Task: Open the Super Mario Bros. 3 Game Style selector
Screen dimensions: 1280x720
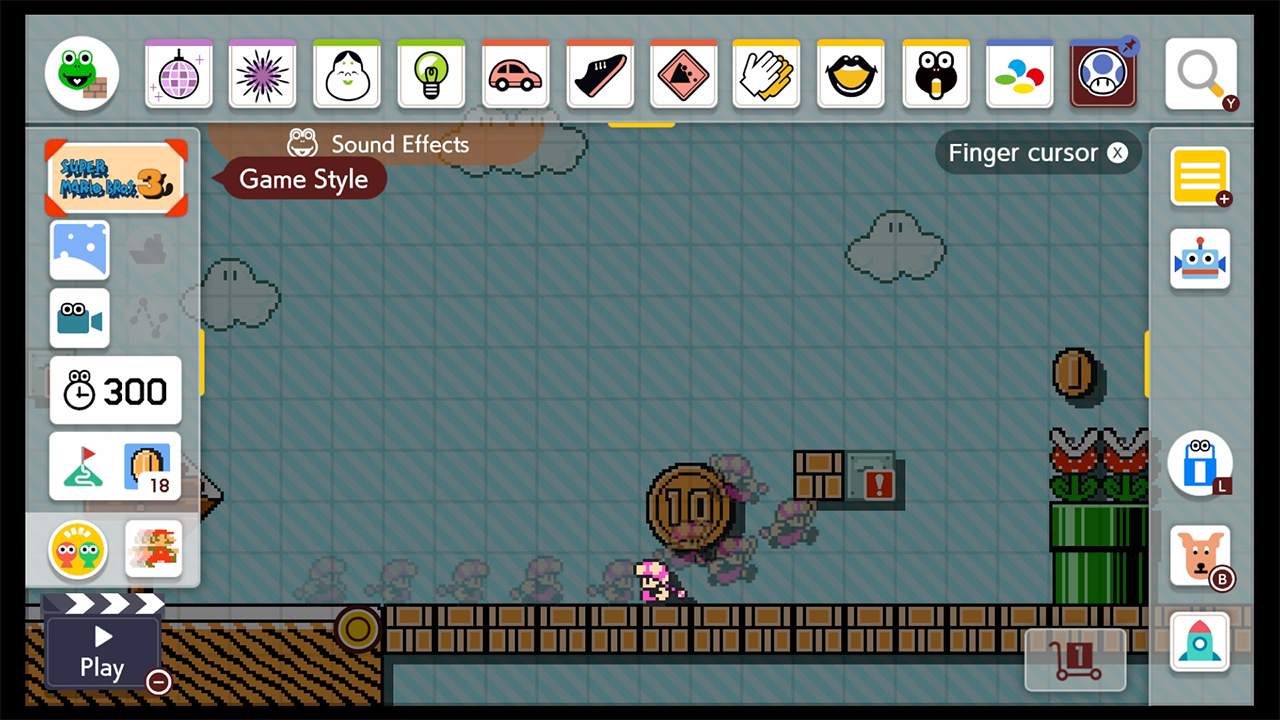Action: point(115,178)
